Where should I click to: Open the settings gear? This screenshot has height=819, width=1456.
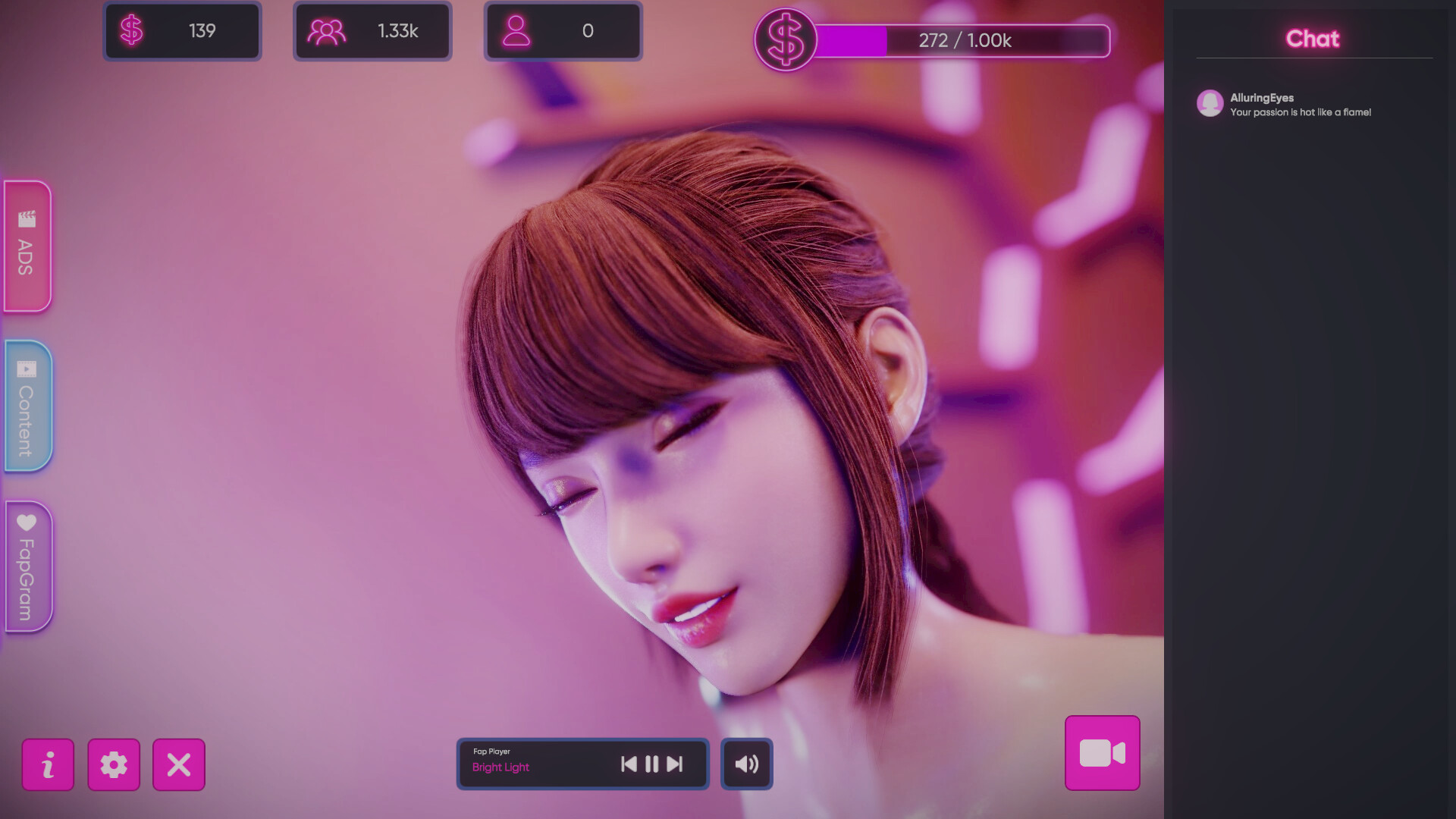tap(114, 765)
